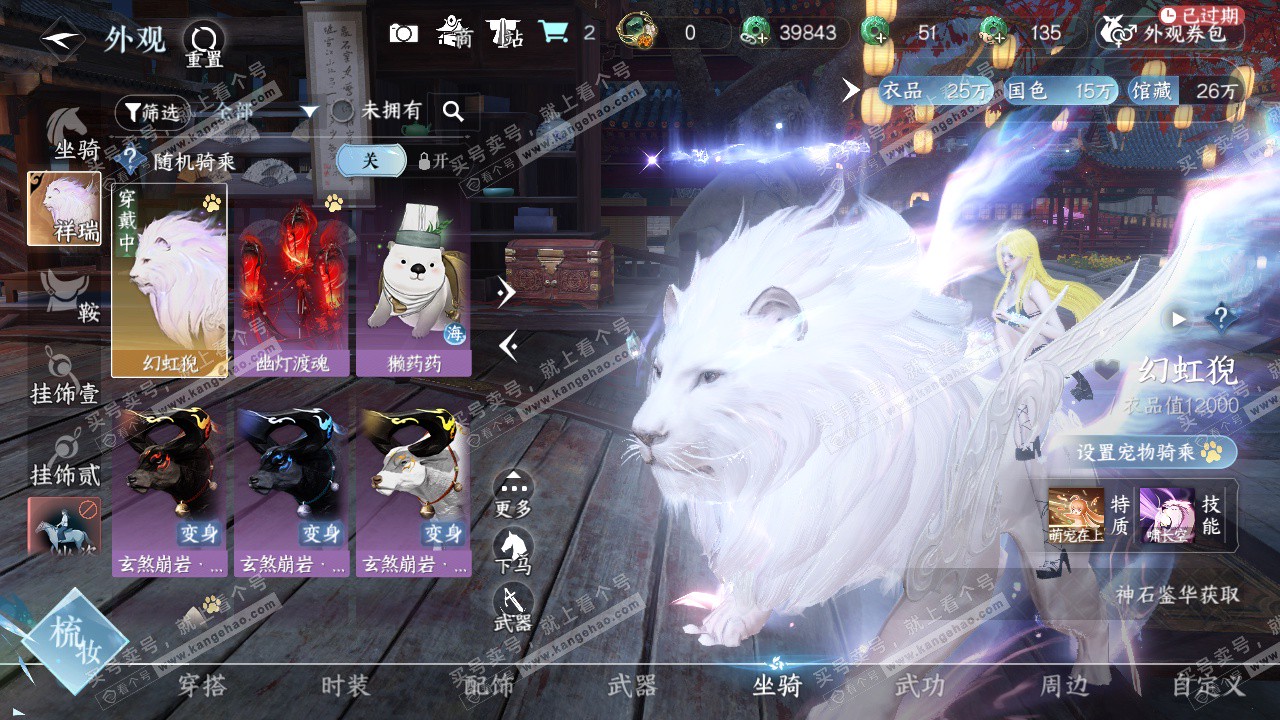This screenshot has width=1280, height=720.
Task: Click the search magnifier icon
Action: coord(453,111)
